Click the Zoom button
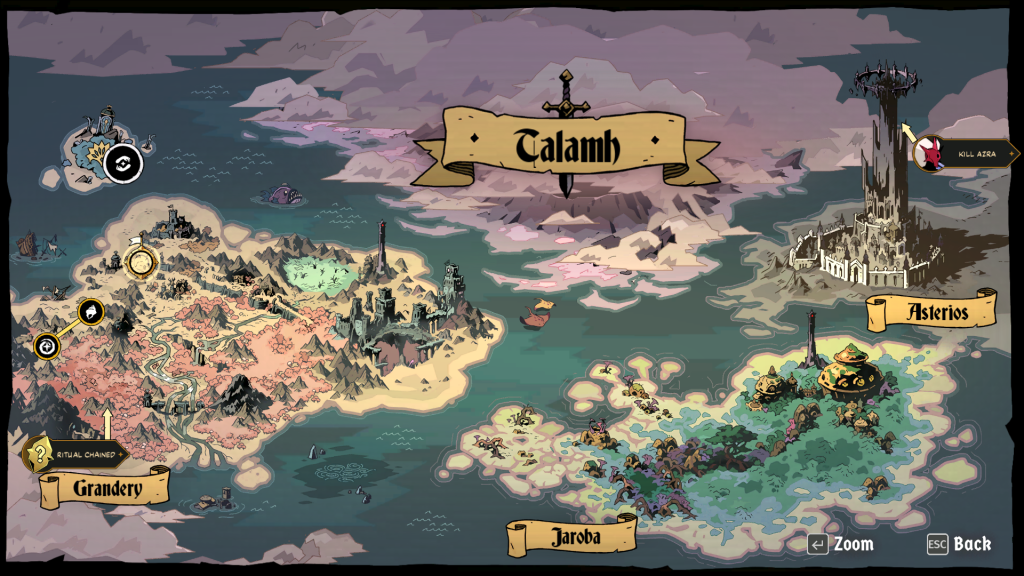Viewport: 1024px width, 576px height. click(841, 544)
